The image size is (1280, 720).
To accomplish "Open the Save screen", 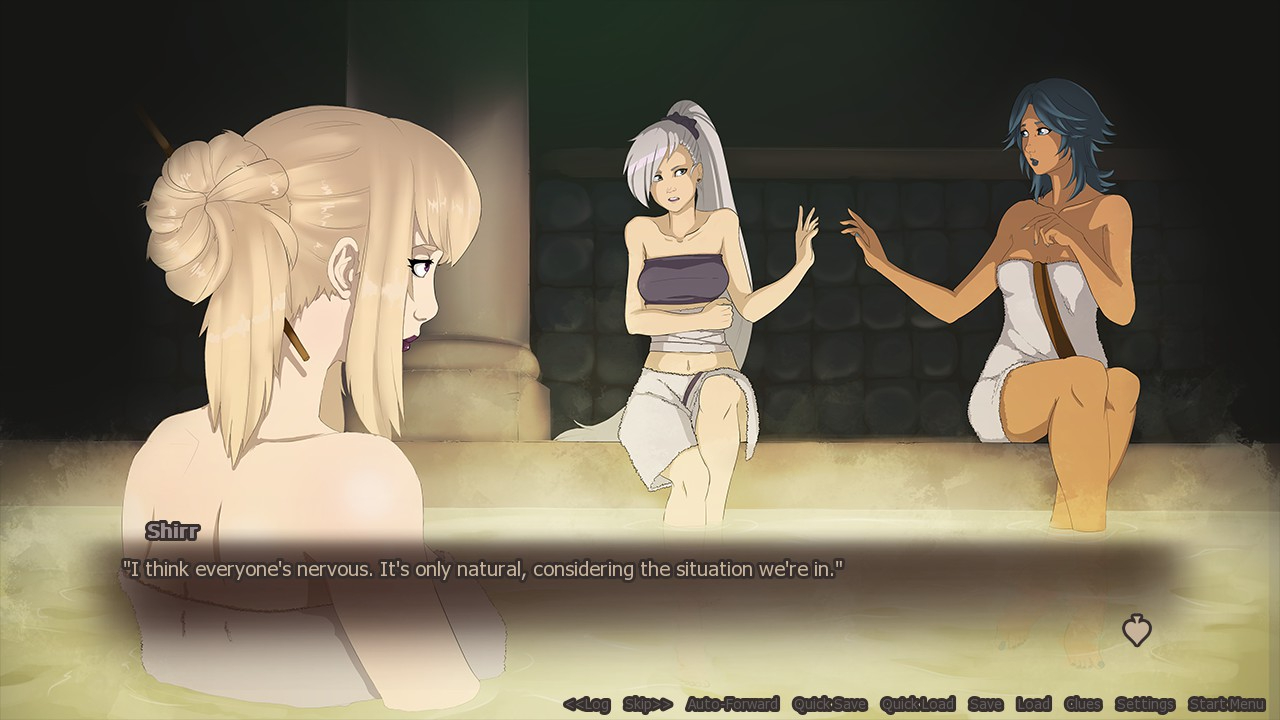I will pyautogui.click(x=985, y=704).
